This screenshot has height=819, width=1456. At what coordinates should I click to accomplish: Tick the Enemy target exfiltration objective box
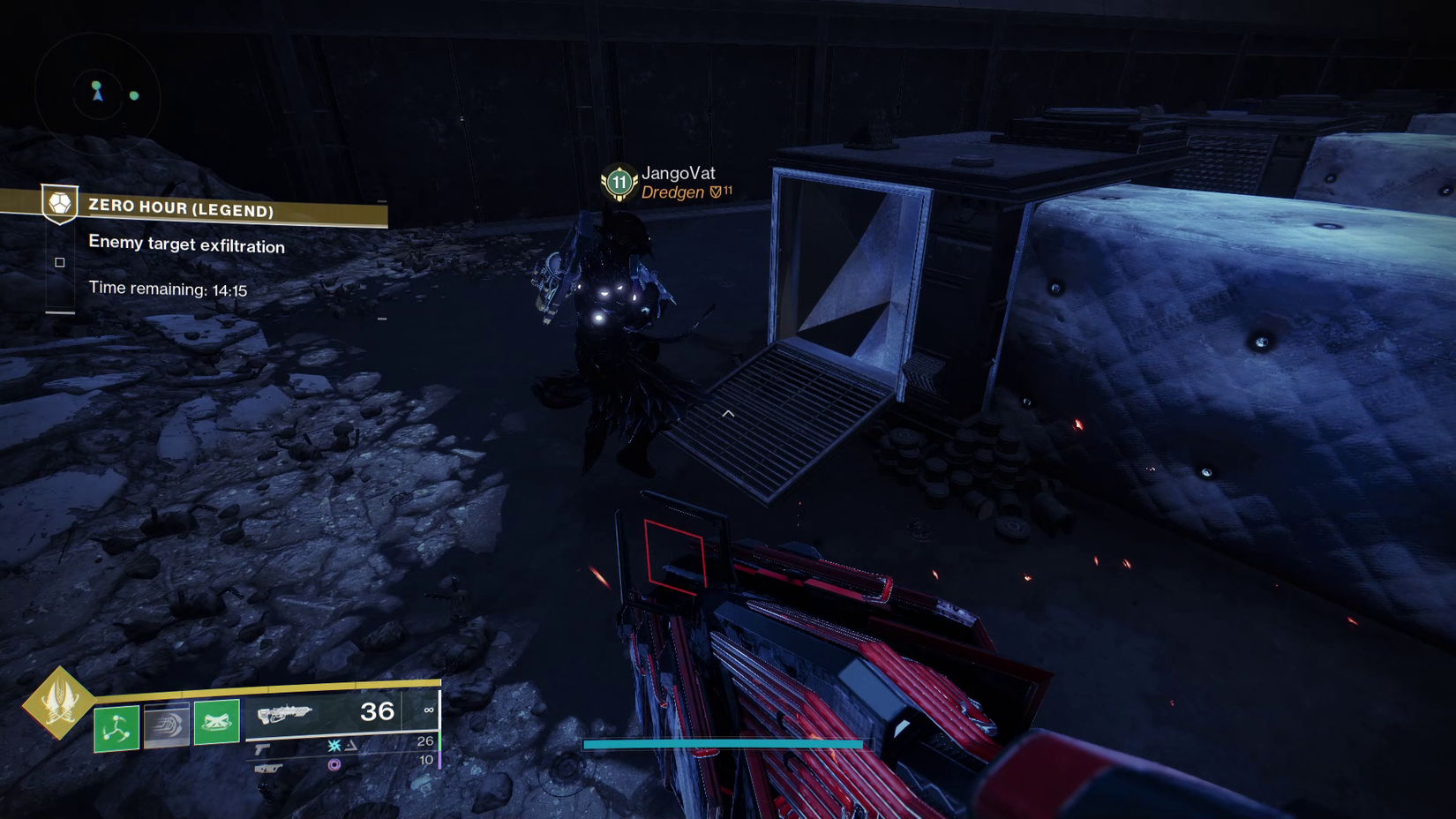click(x=60, y=262)
